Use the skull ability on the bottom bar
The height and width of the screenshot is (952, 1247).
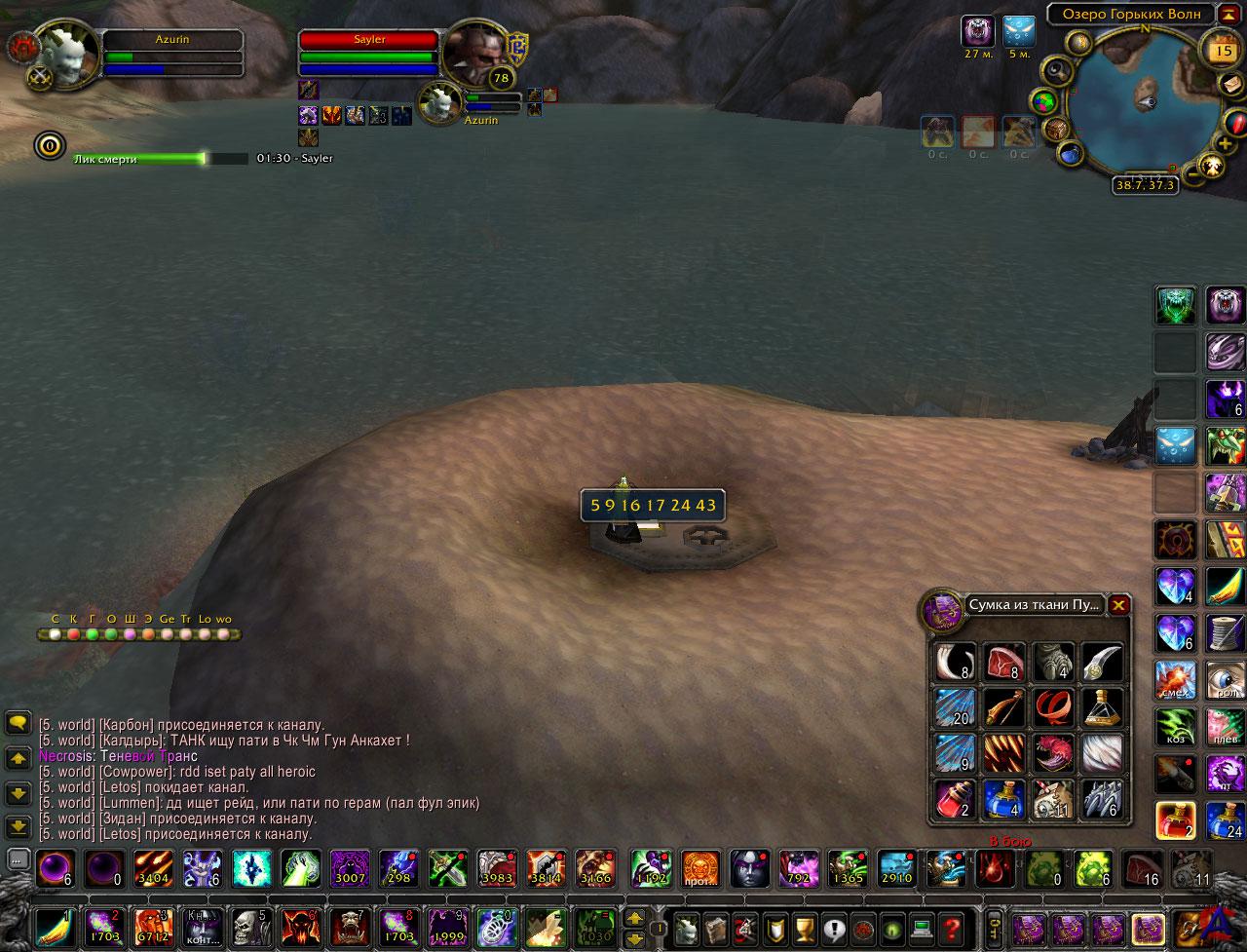(x=250, y=927)
